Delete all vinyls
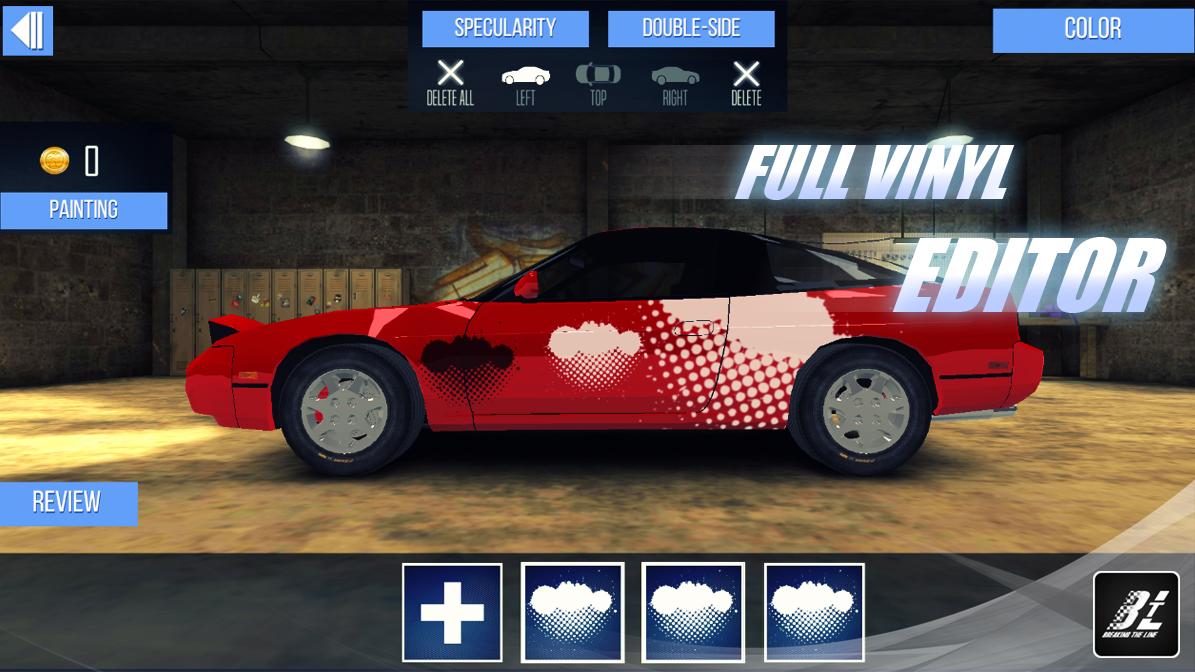 pos(450,82)
